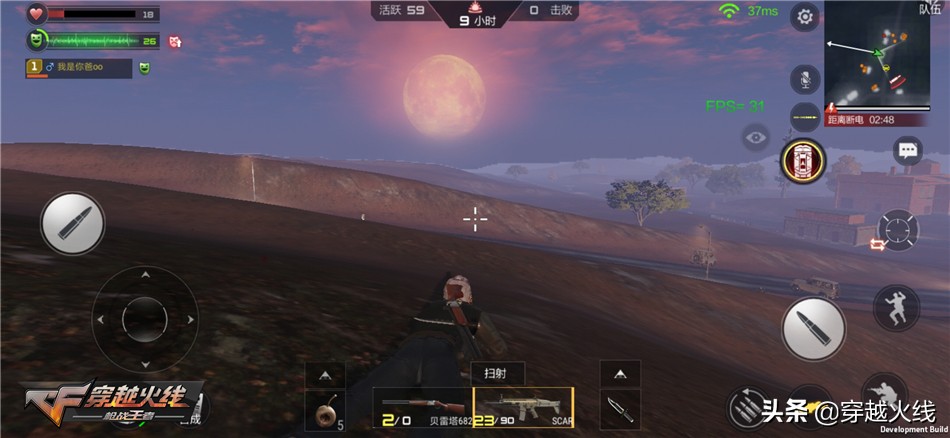Activate the red-gold round skill icon
This screenshot has width=950, height=438.
802,160
